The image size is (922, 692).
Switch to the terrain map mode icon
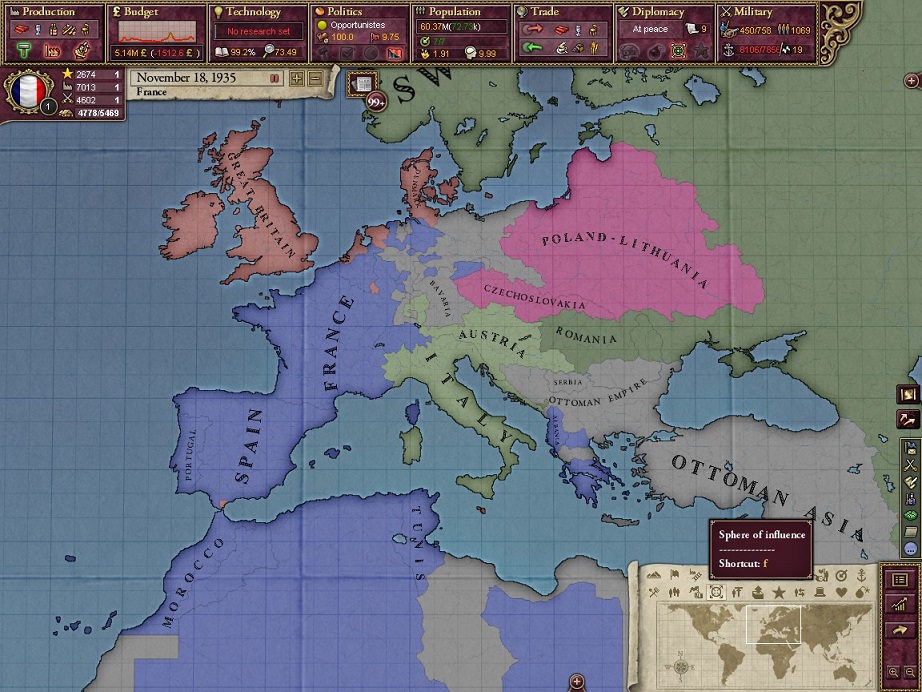point(656,575)
